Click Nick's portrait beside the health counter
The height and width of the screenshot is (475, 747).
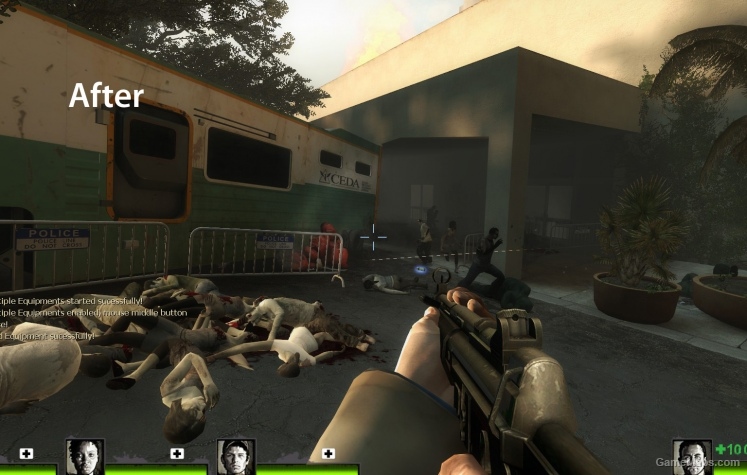pos(691,456)
